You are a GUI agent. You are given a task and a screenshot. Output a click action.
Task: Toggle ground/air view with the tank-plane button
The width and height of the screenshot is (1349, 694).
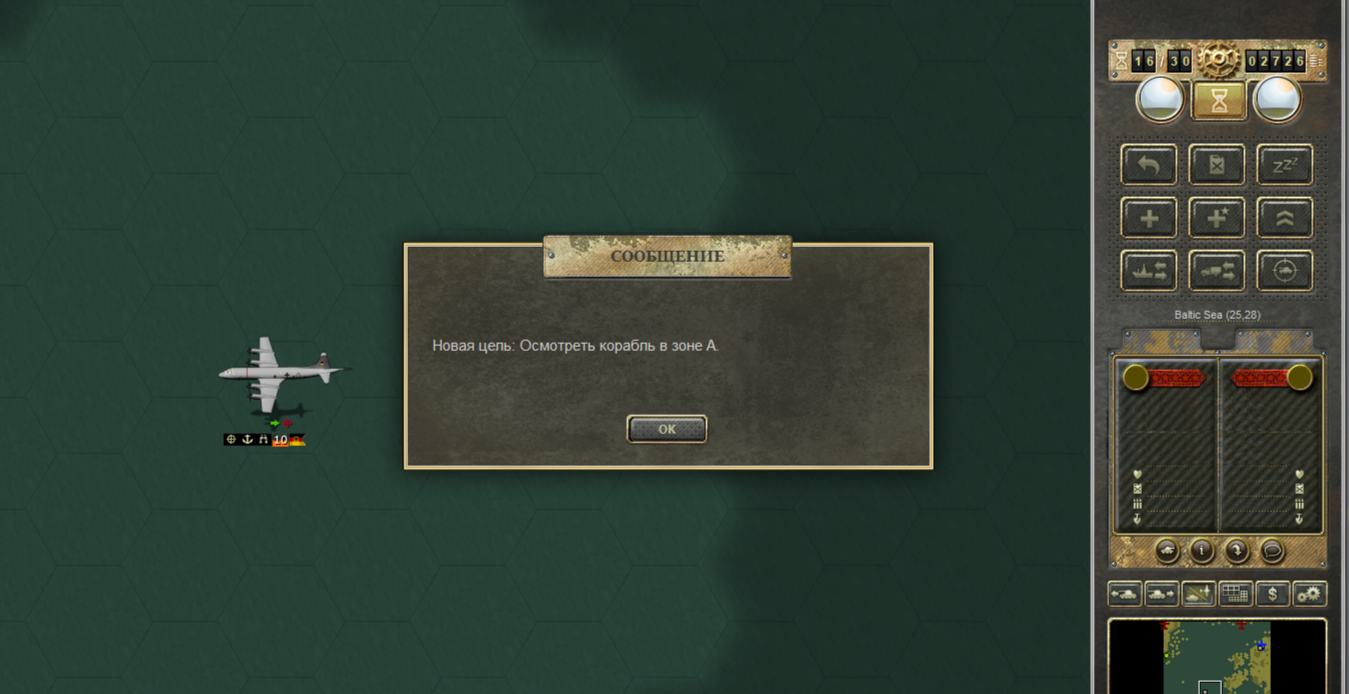click(x=1198, y=594)
